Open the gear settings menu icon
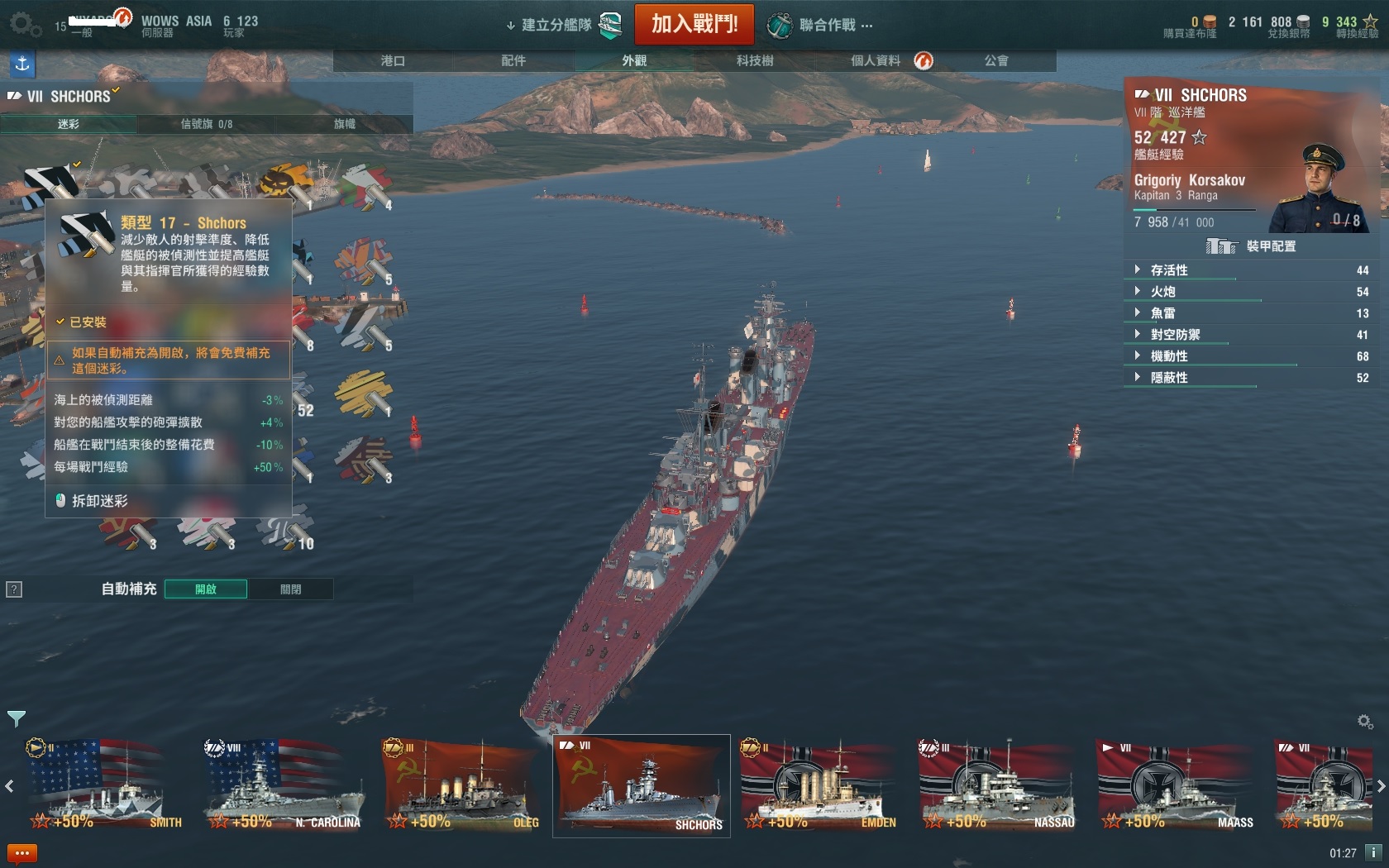The height and width of the screenshot is (868, 1389). coord(25,24)
